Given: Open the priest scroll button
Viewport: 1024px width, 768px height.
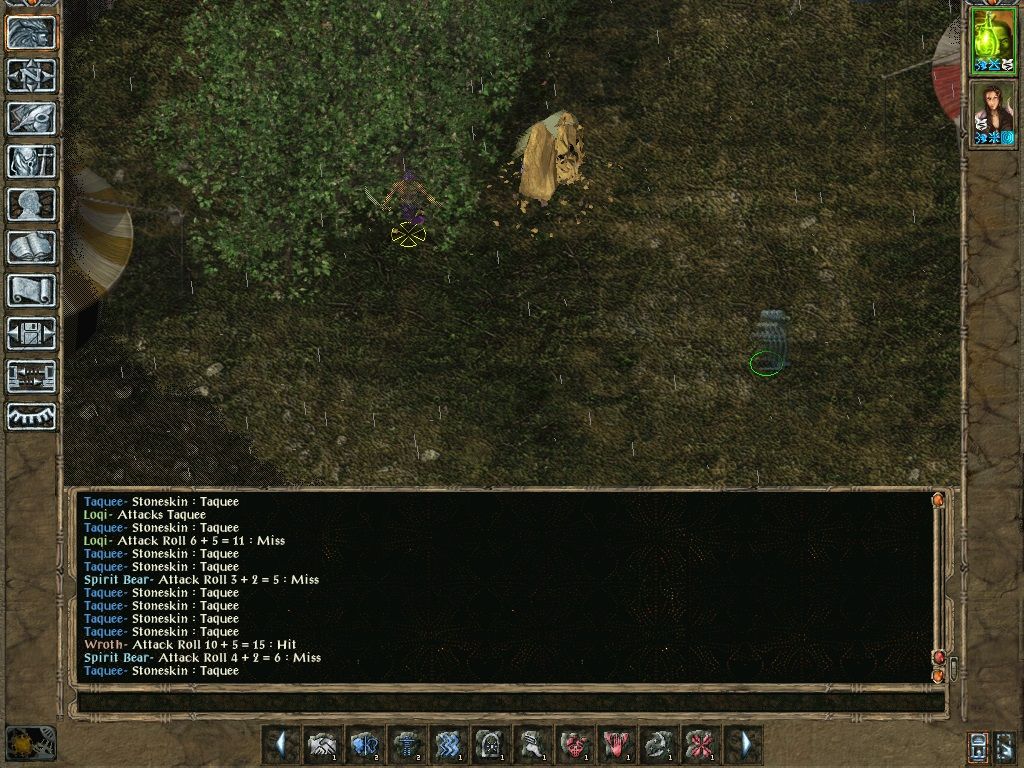Looking at the screenshot, I should click(31, 290).
